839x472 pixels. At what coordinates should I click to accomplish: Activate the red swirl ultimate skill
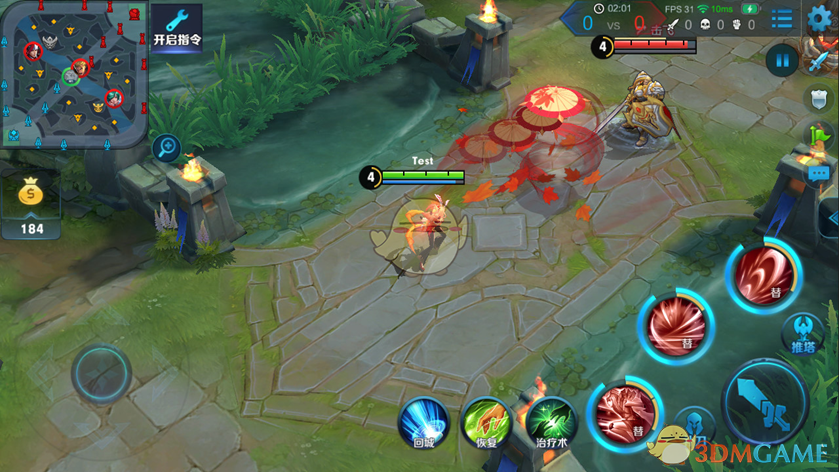point(765,273)
